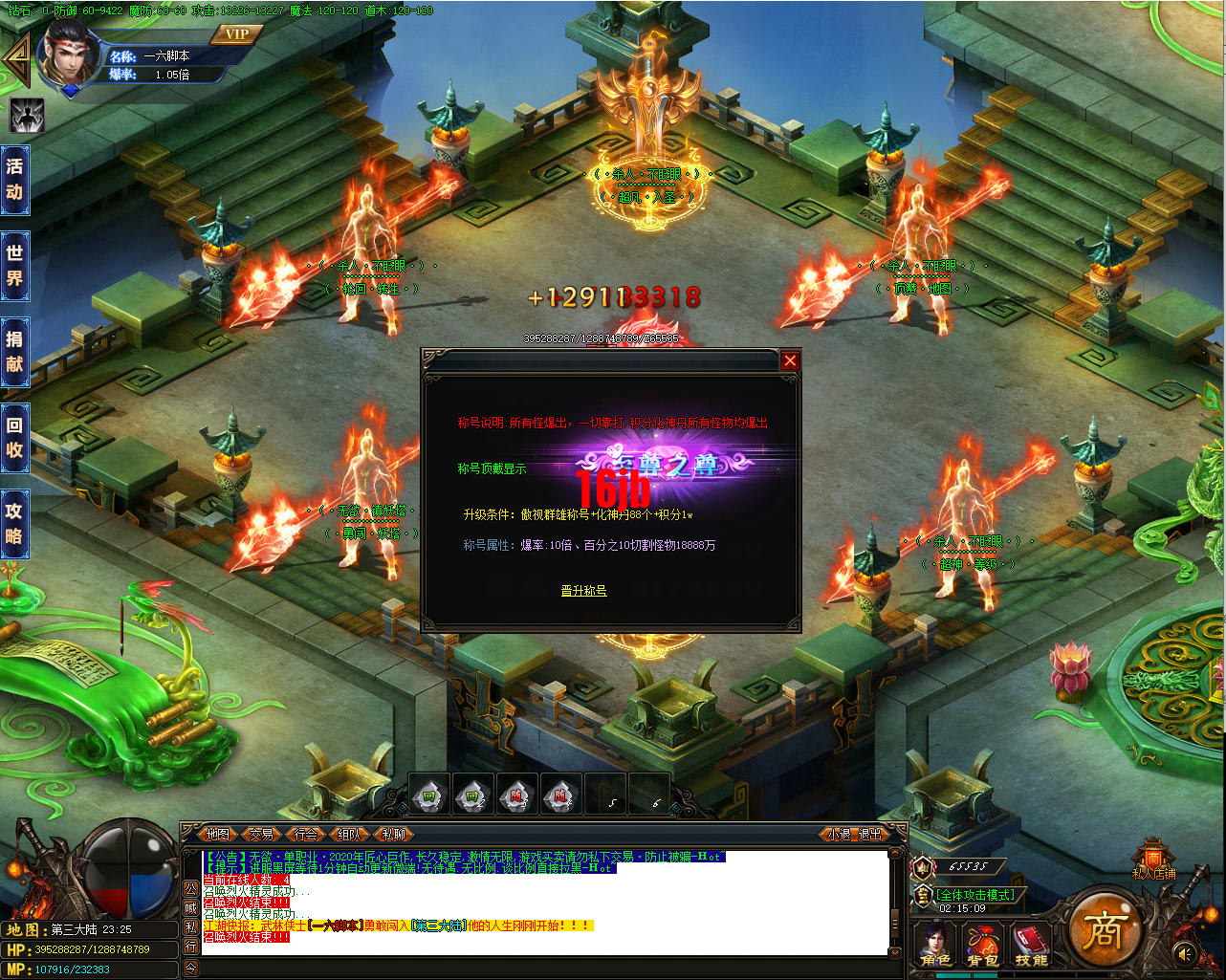The image size is (1226, 980).
Task: Open the 背包 backpack
Action: [x=982, y=946]
